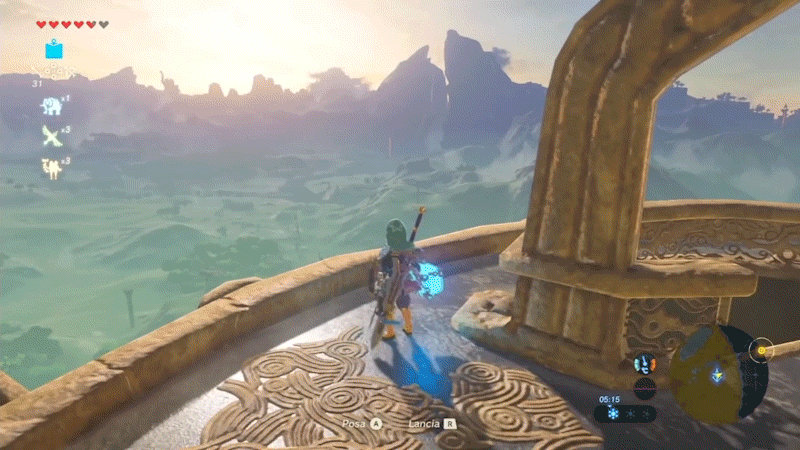Viewport: 800px width, 450px height.
Task: Activate the bird champion ability icon
Action: point(50,135)
